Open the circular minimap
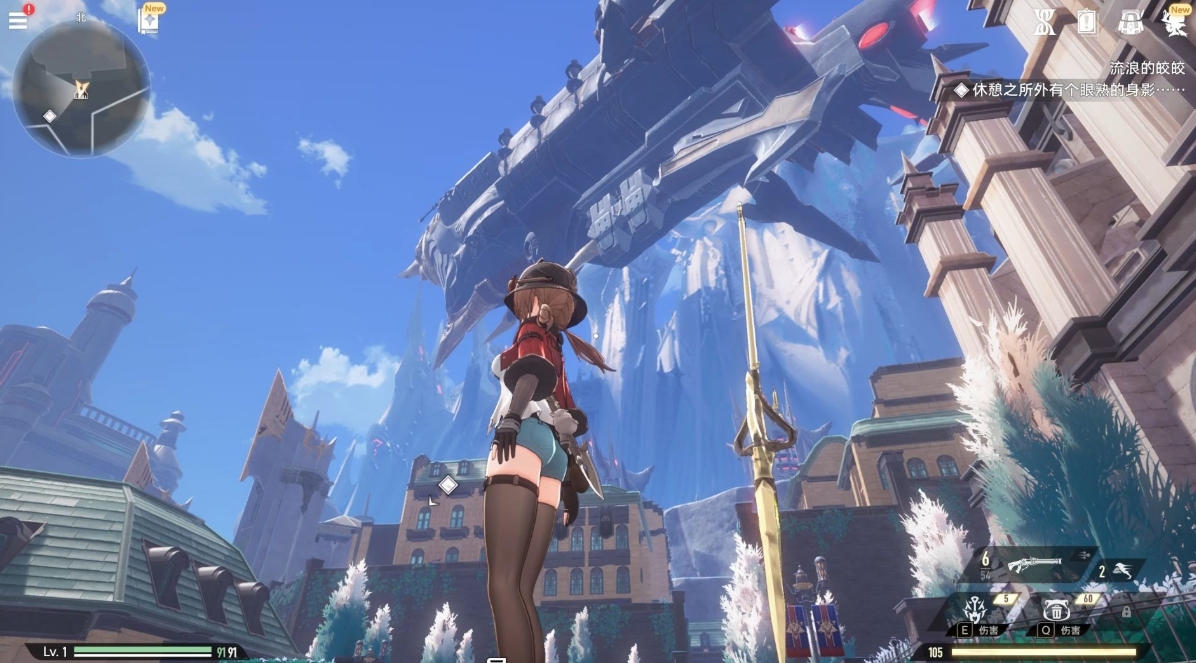 tap(81, 89)
